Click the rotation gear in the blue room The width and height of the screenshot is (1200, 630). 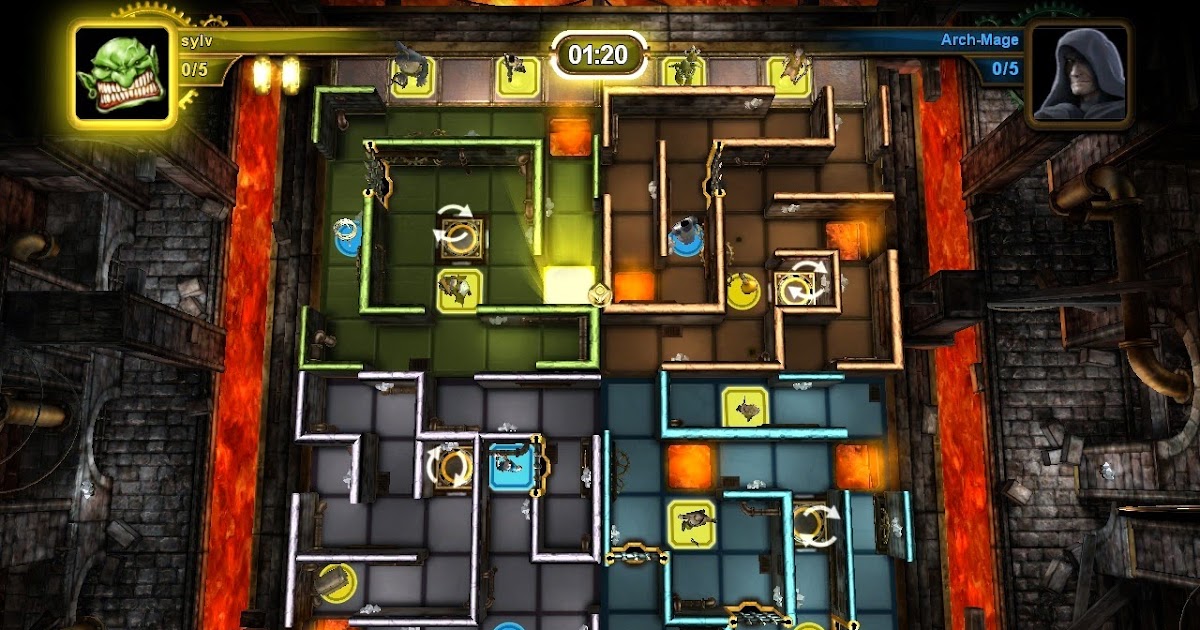812,525
